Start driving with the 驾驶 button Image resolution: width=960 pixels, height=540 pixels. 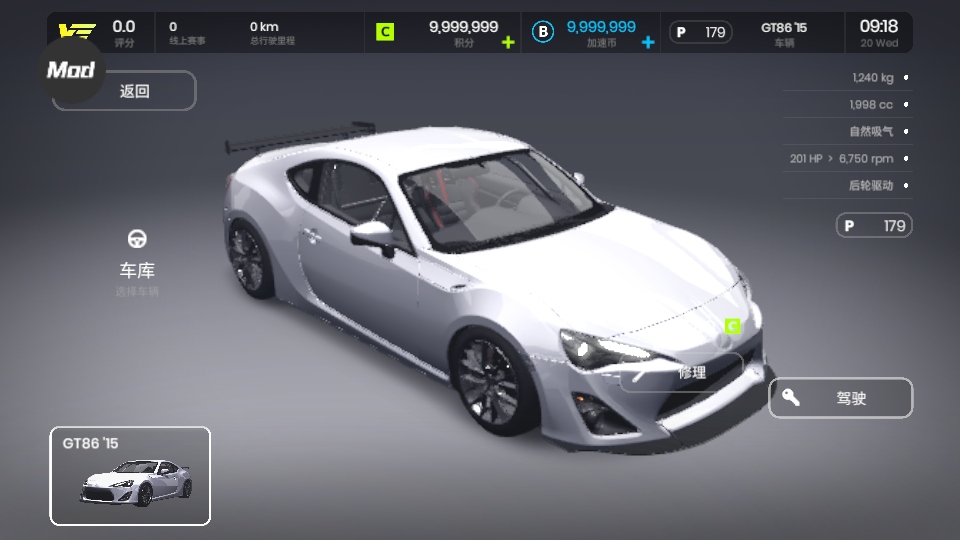[x=840, y=398]
